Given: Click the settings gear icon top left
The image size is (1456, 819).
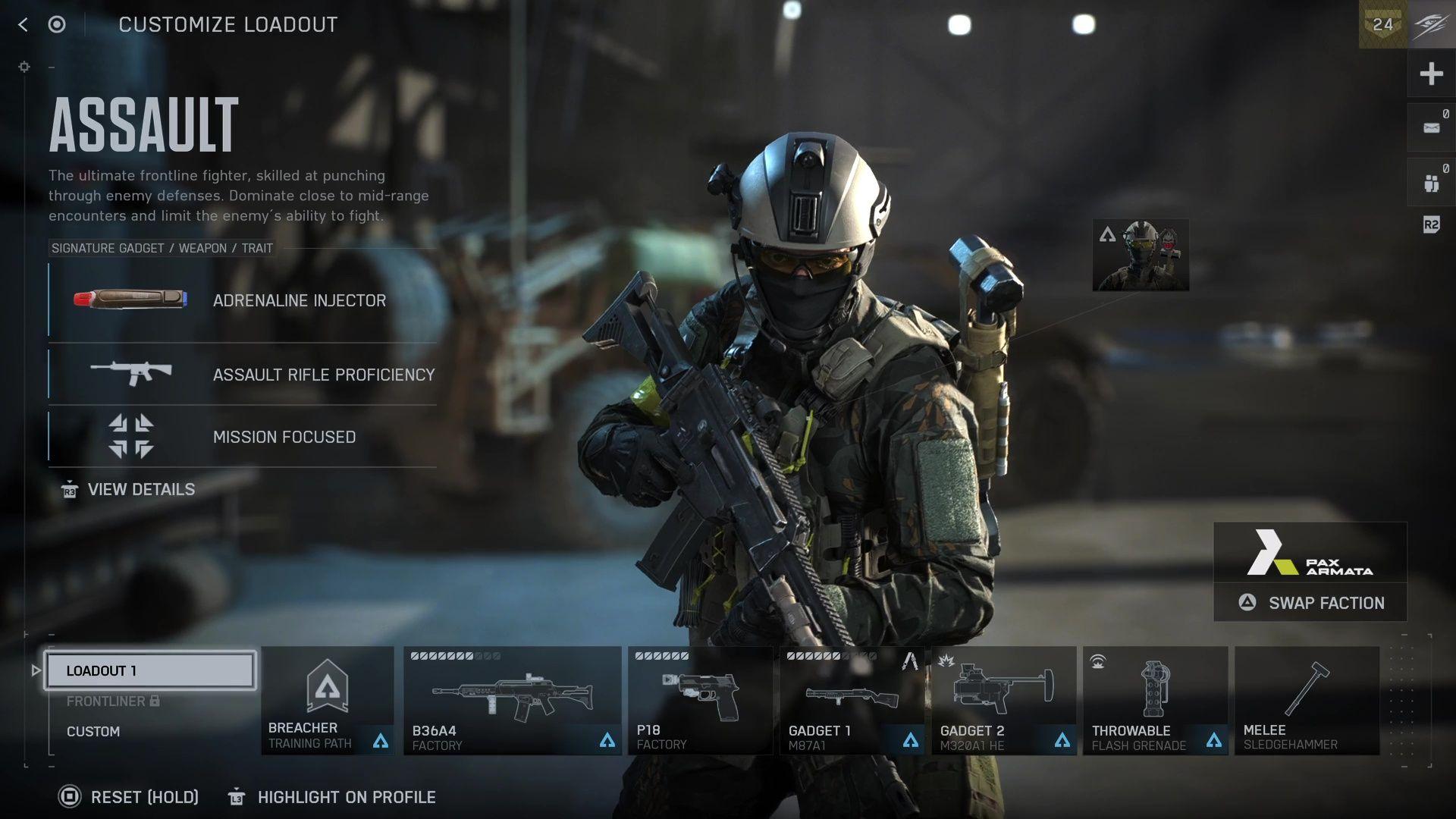Looking at the screenshot, I should [24, 67].
